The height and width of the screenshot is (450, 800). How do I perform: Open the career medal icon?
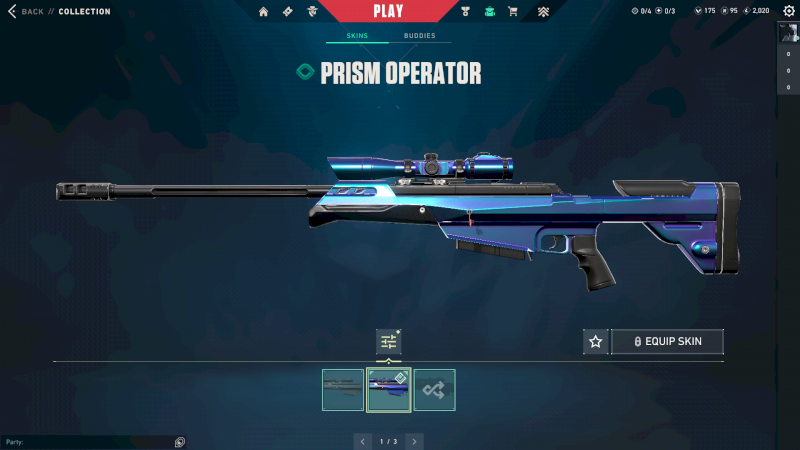(x=465, y=12)
